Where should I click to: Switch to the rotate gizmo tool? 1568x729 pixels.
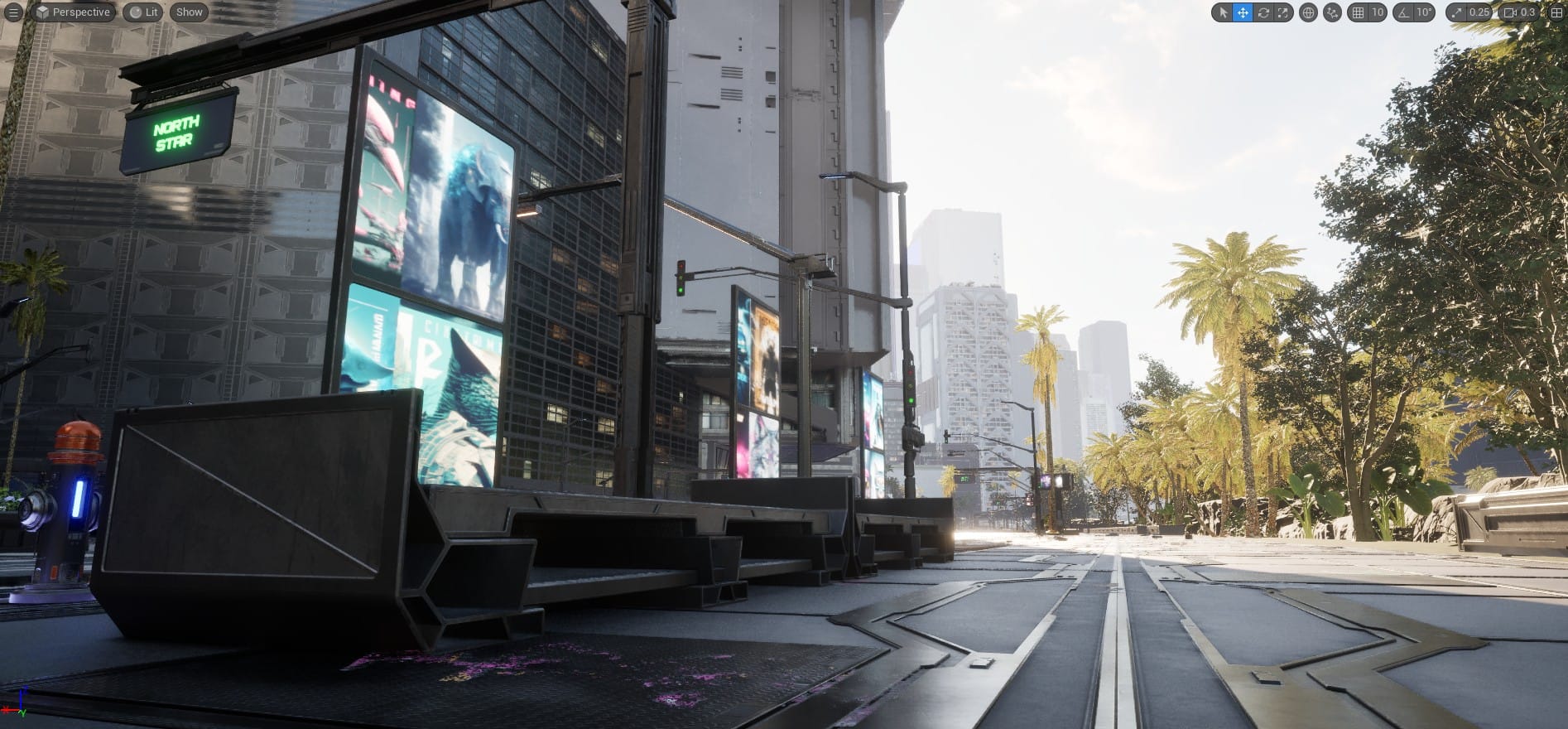1263,12
